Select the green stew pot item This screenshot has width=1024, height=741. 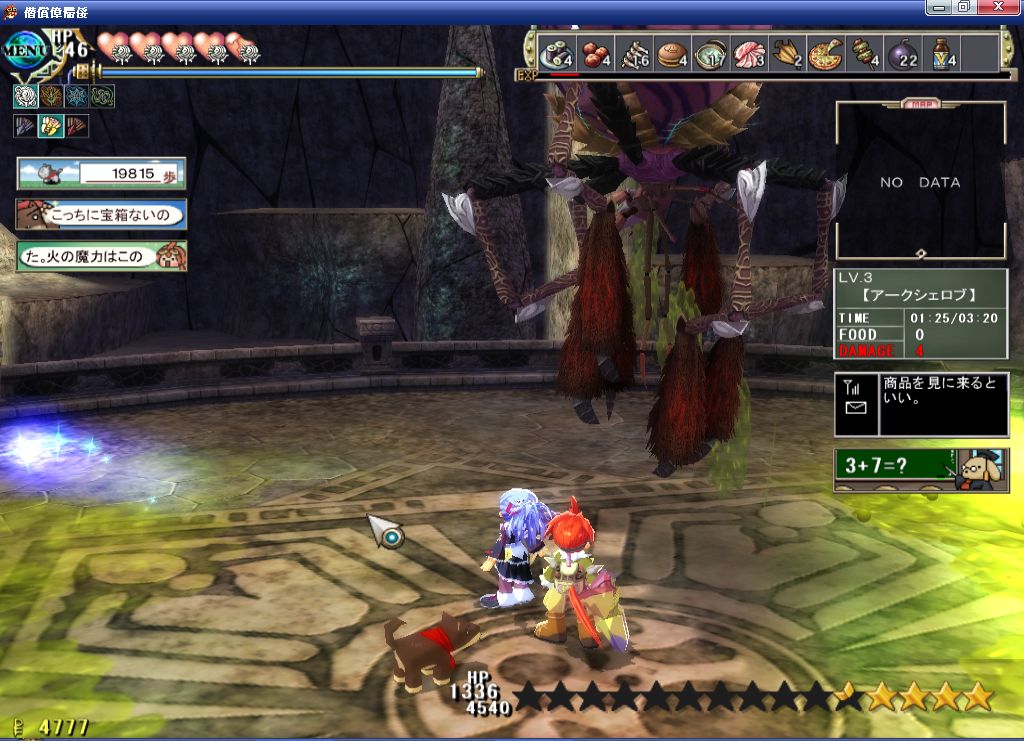(710, 53)
